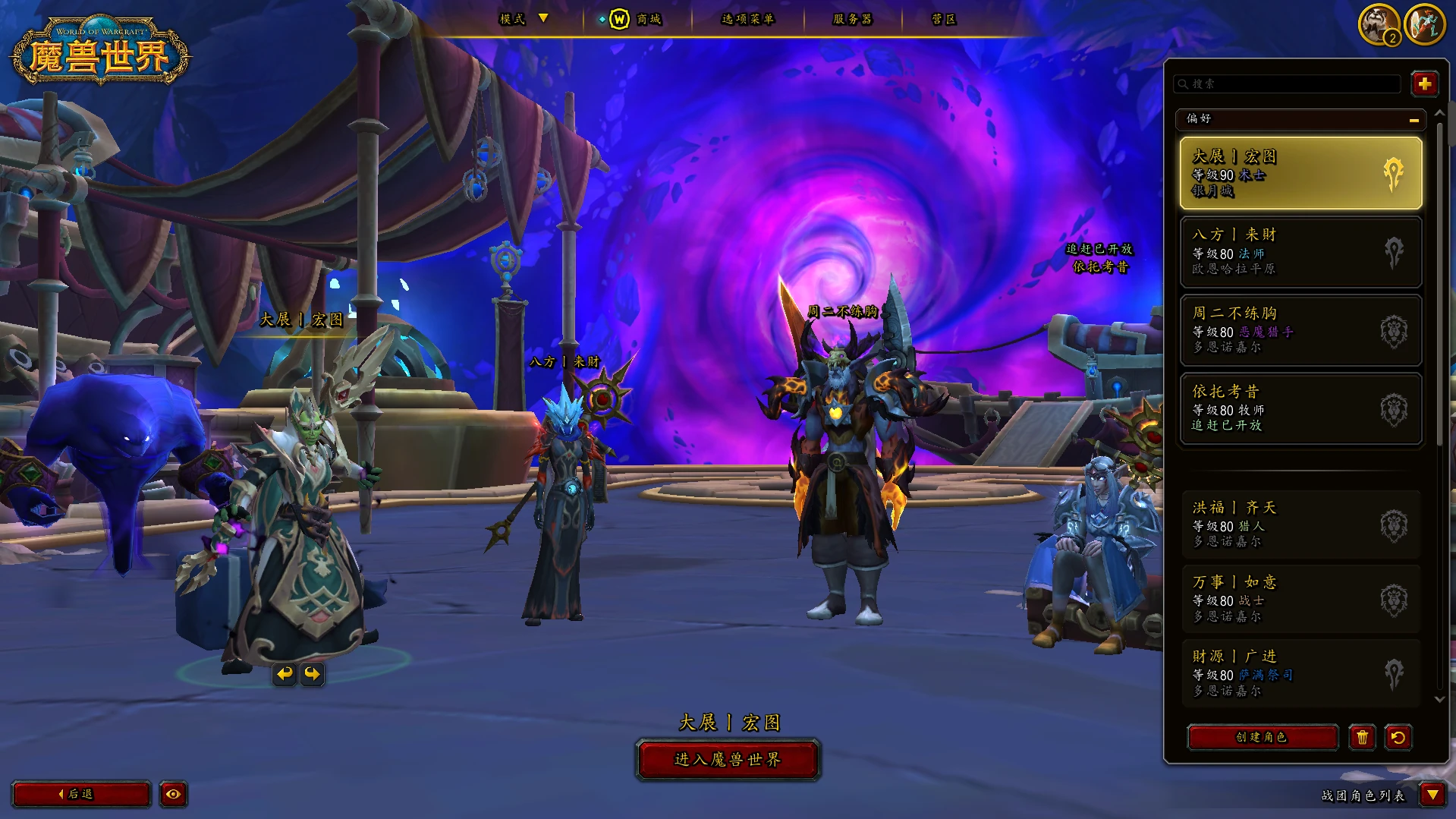
Task: Click the trash can delete character button
Action: (1362, 737)
